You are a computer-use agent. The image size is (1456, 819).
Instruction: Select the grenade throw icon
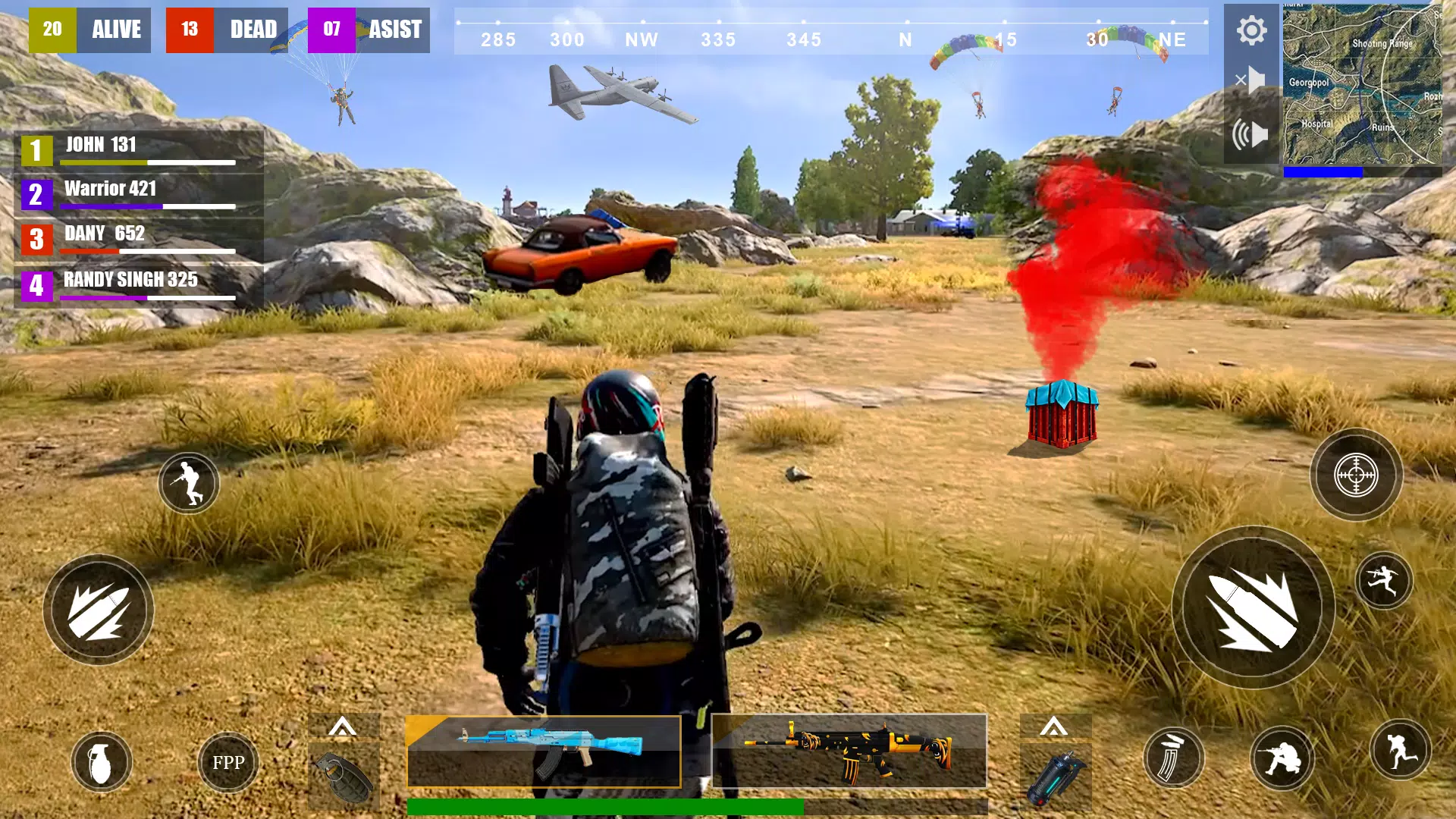(x=102, y=762)
